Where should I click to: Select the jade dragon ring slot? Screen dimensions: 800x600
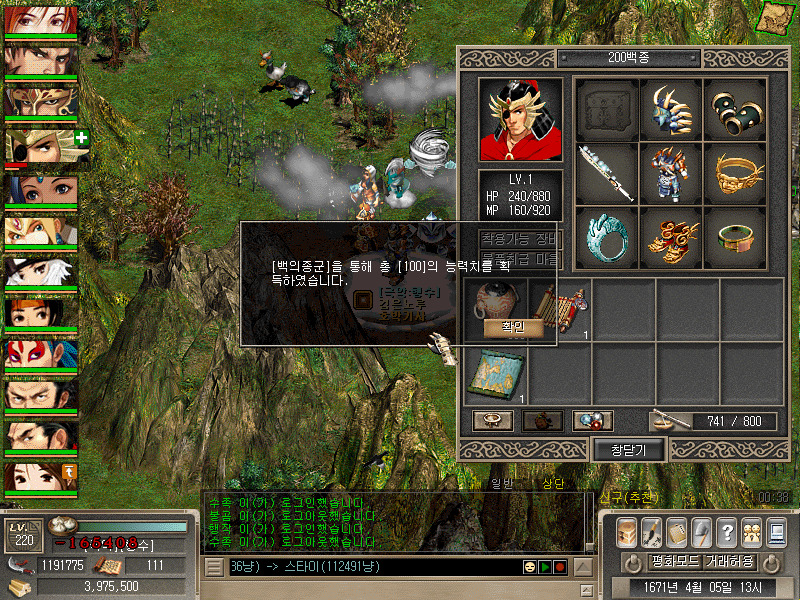pos(608,237)
